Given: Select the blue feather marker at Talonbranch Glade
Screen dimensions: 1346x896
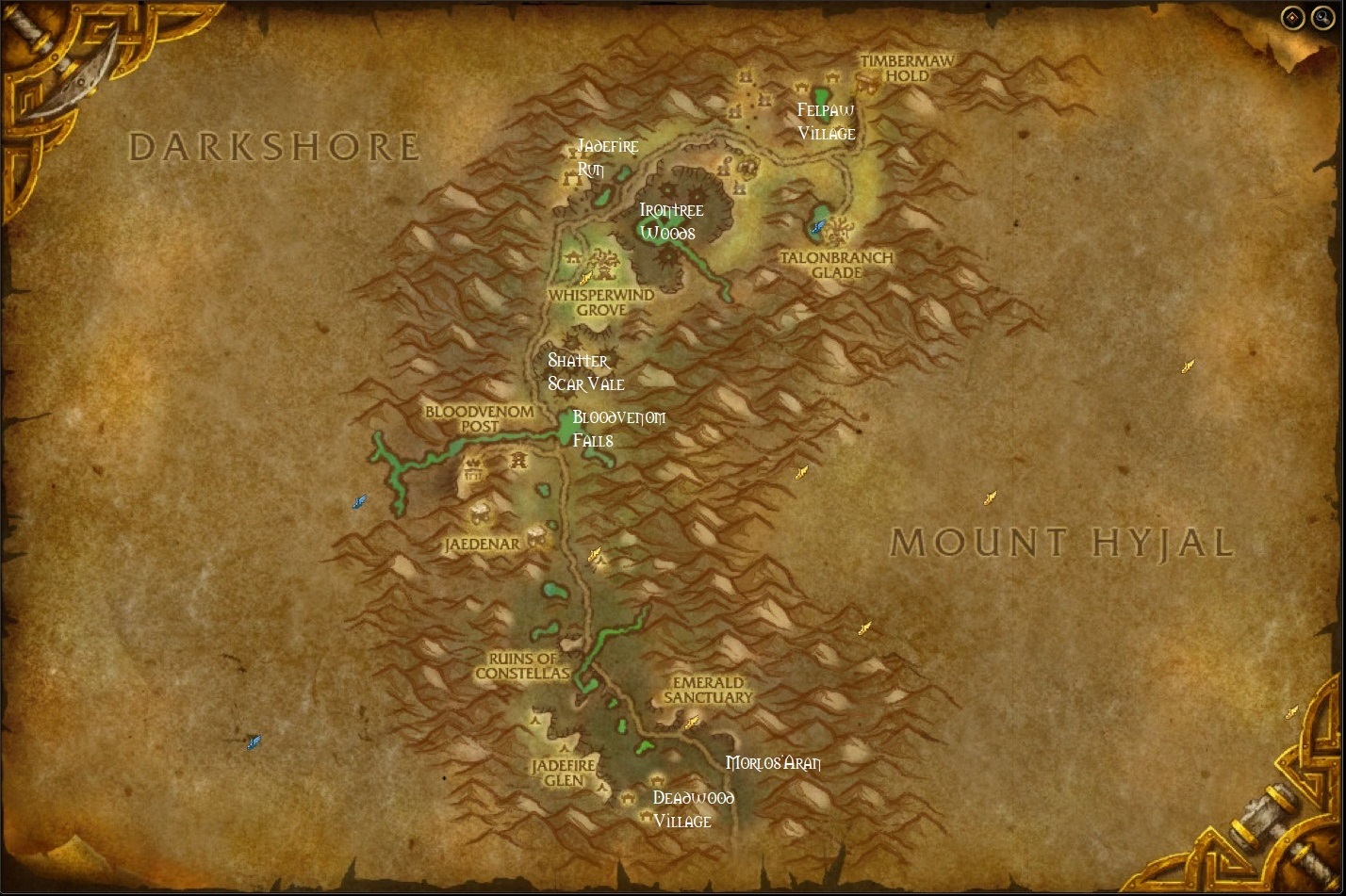Looking at the screenshot, I should [819, 226].
